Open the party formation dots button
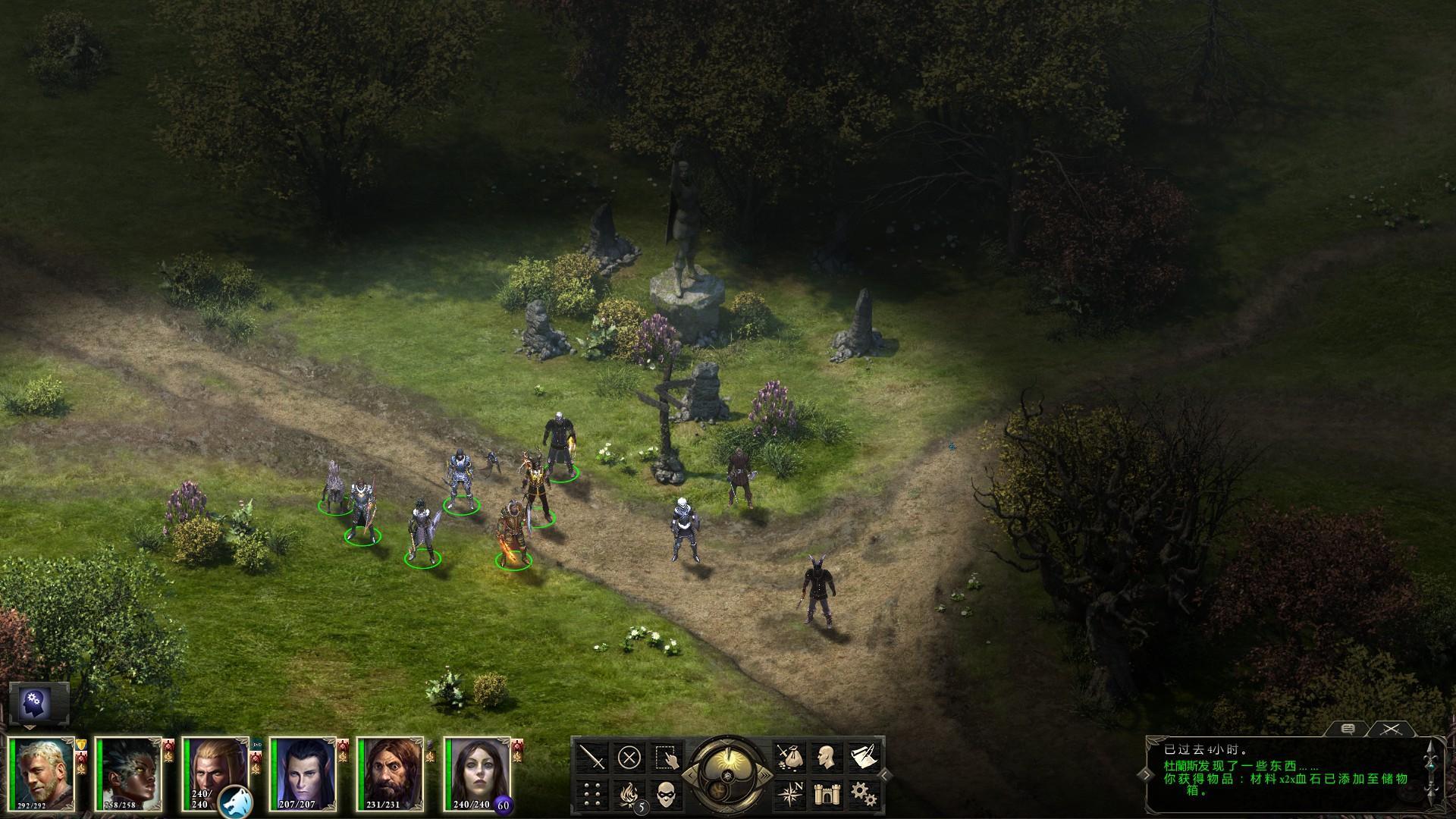1456x819 pixels. tap(592, 794)
